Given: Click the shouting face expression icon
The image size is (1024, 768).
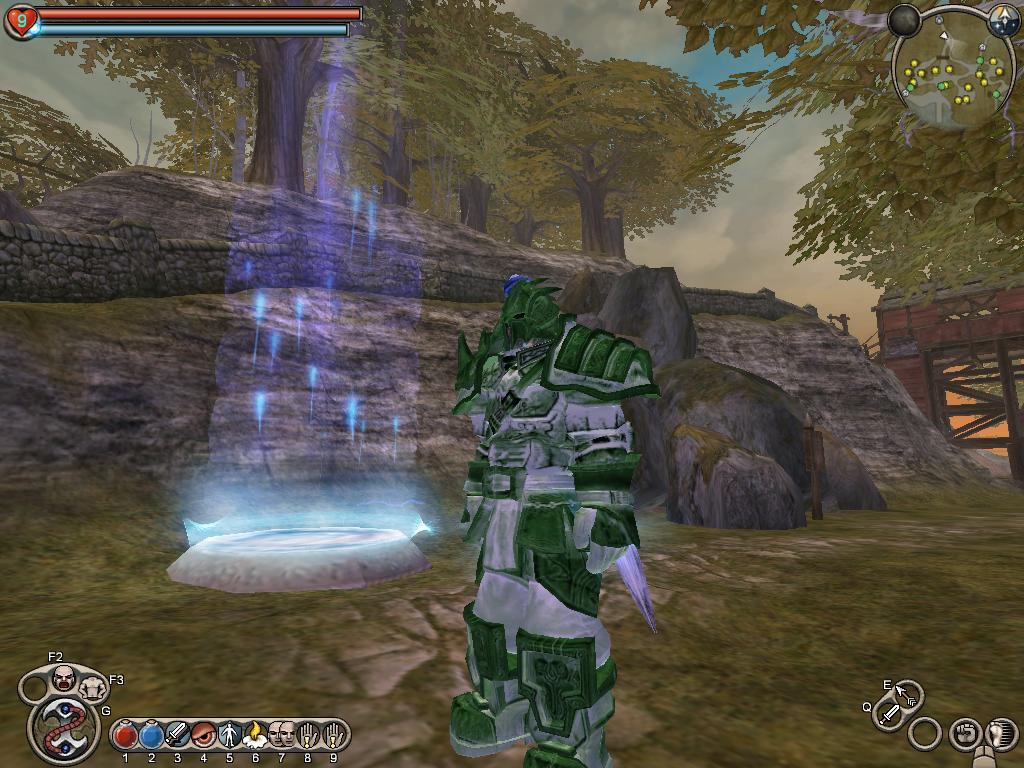Looking at the screenshot, I should tap(65, 678).
